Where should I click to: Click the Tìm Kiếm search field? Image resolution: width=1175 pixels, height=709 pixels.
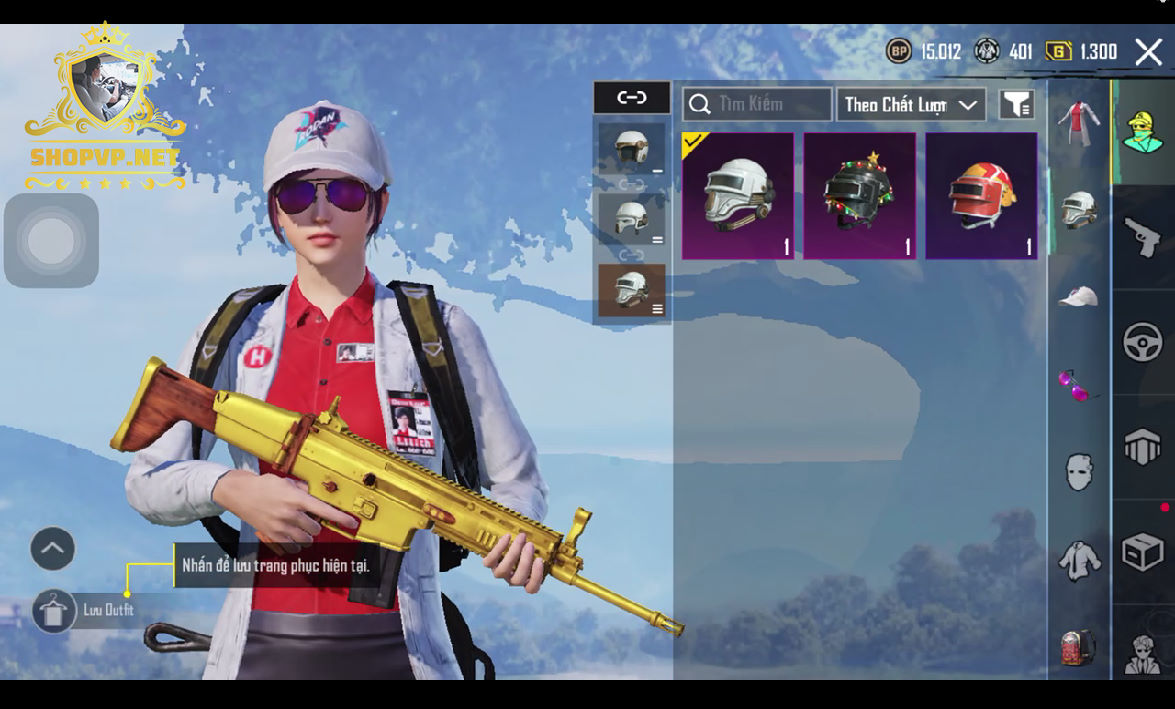pyautogui.click(x=757, y=104)
